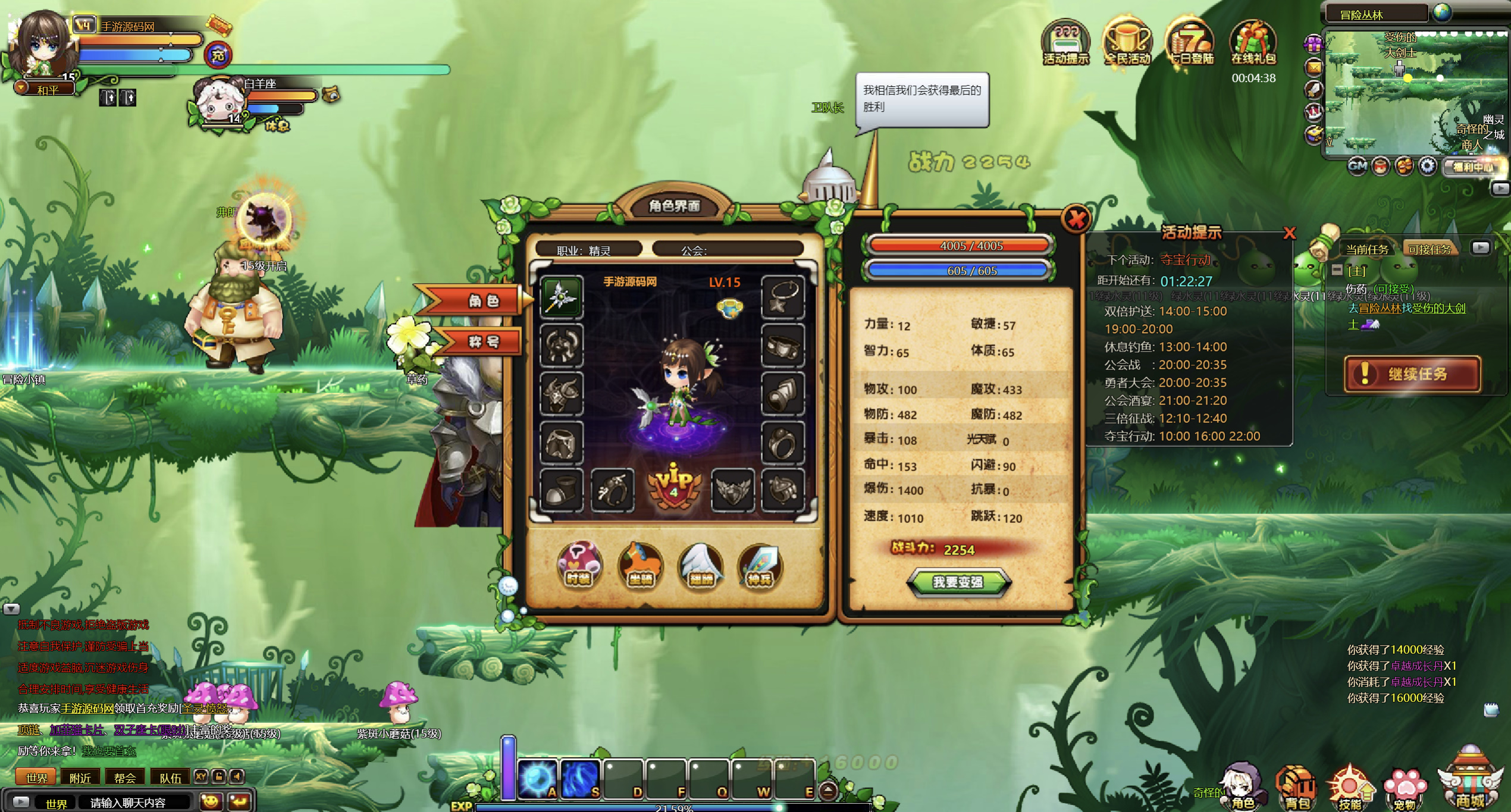Close the 活动提示 activity notice panel

click(x=1289, y=233)
